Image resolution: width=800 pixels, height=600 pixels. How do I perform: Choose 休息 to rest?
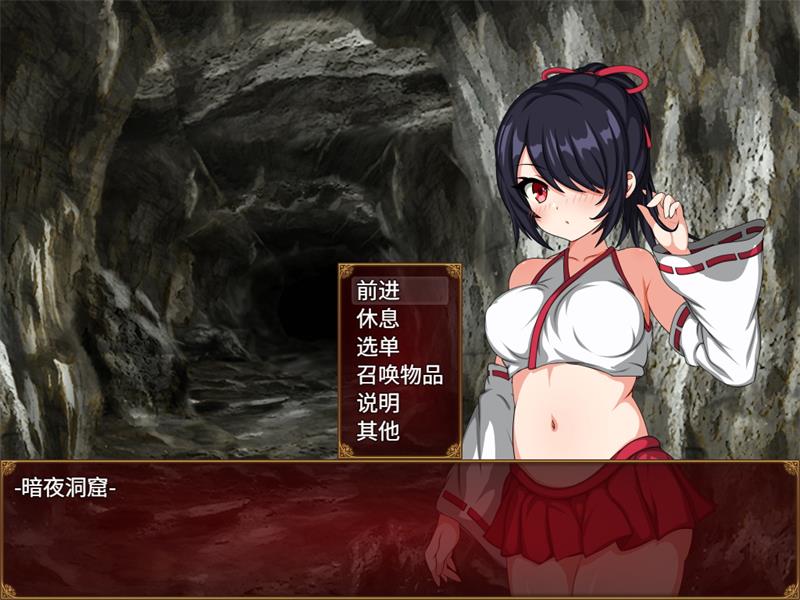(378, 319)
